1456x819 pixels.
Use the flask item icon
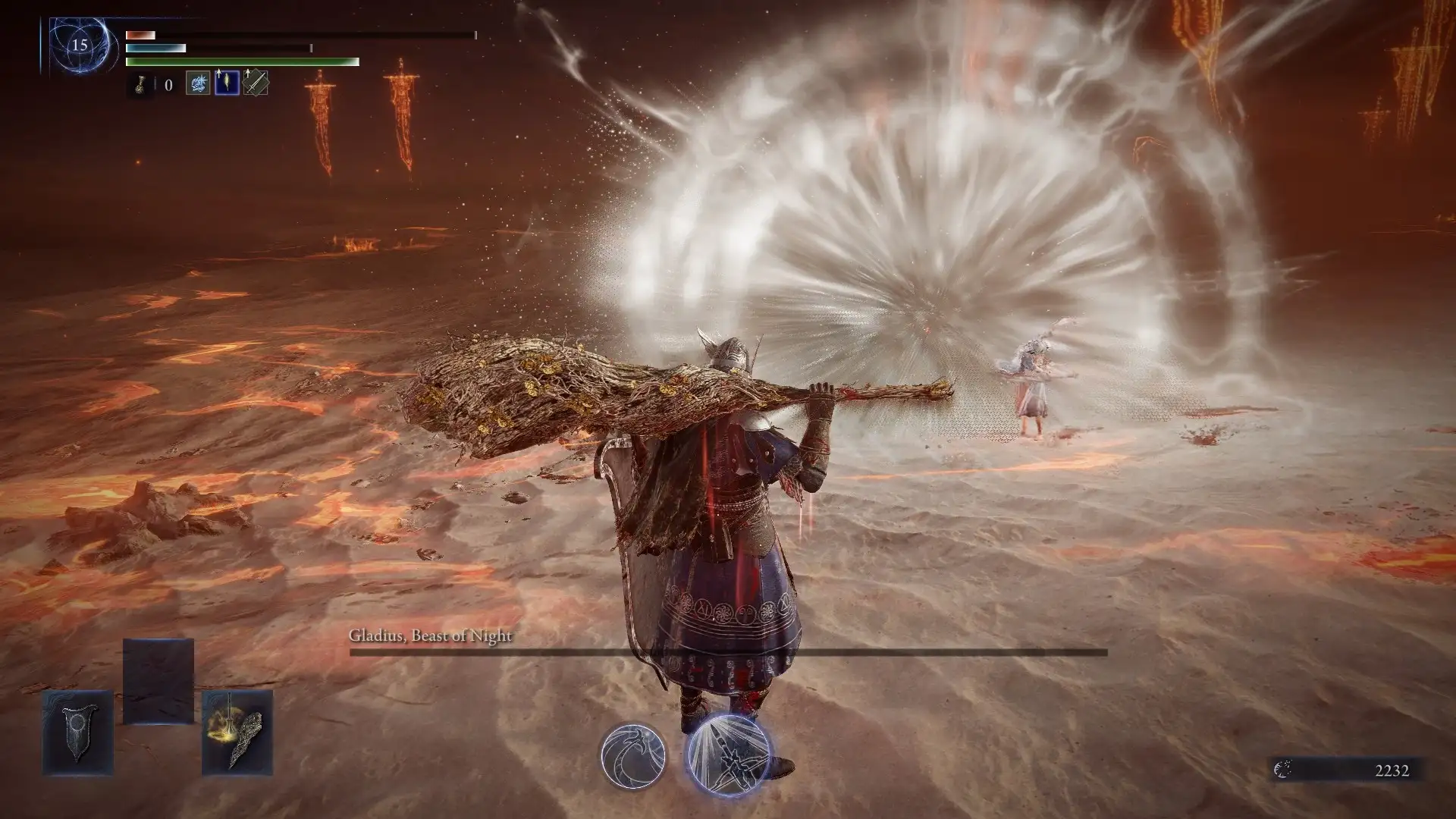pos(140,84)
